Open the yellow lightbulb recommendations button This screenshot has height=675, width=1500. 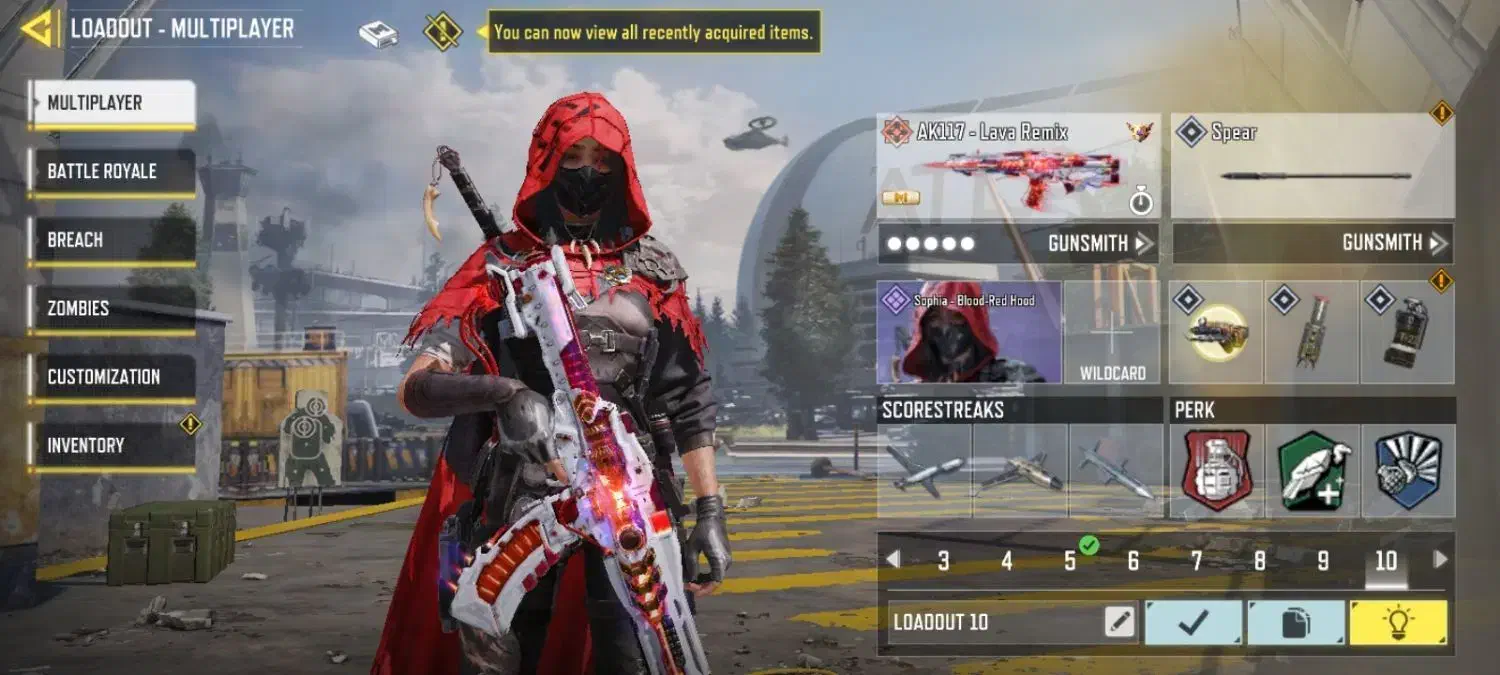pyautogui.click(x=1397, y=623)
